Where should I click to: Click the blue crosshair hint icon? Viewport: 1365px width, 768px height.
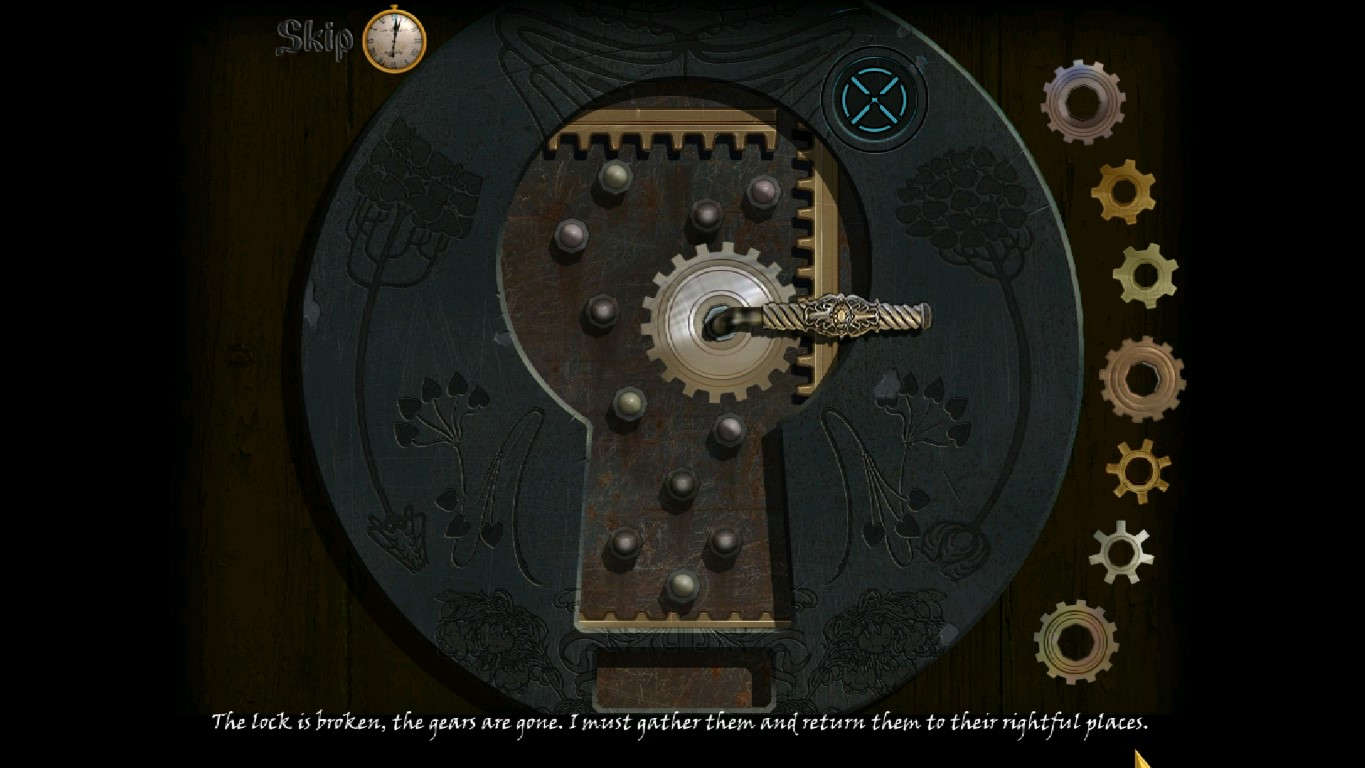pyautogui.click(x=875, y=99)
